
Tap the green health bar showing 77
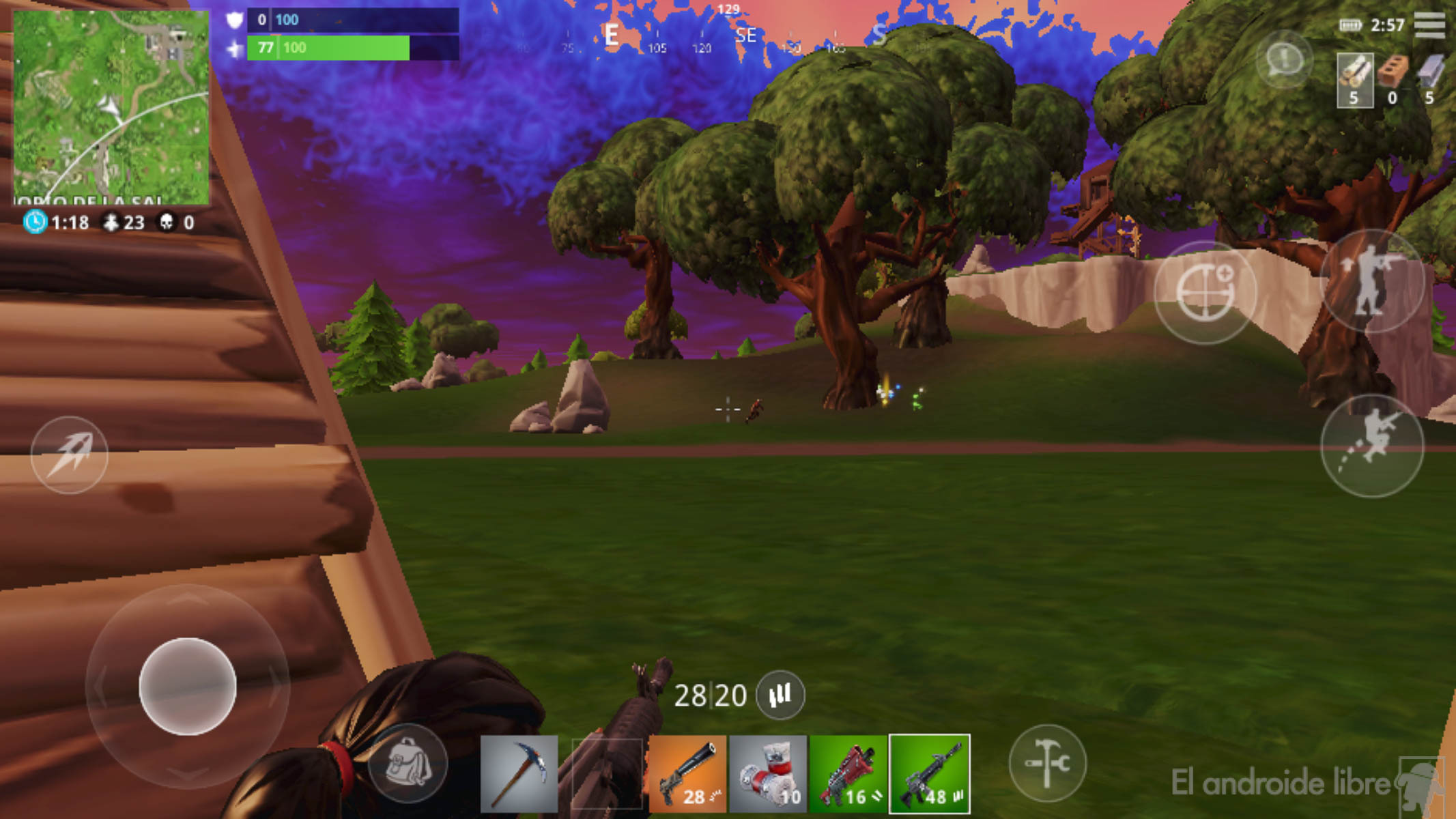click(x=328, y=49)
